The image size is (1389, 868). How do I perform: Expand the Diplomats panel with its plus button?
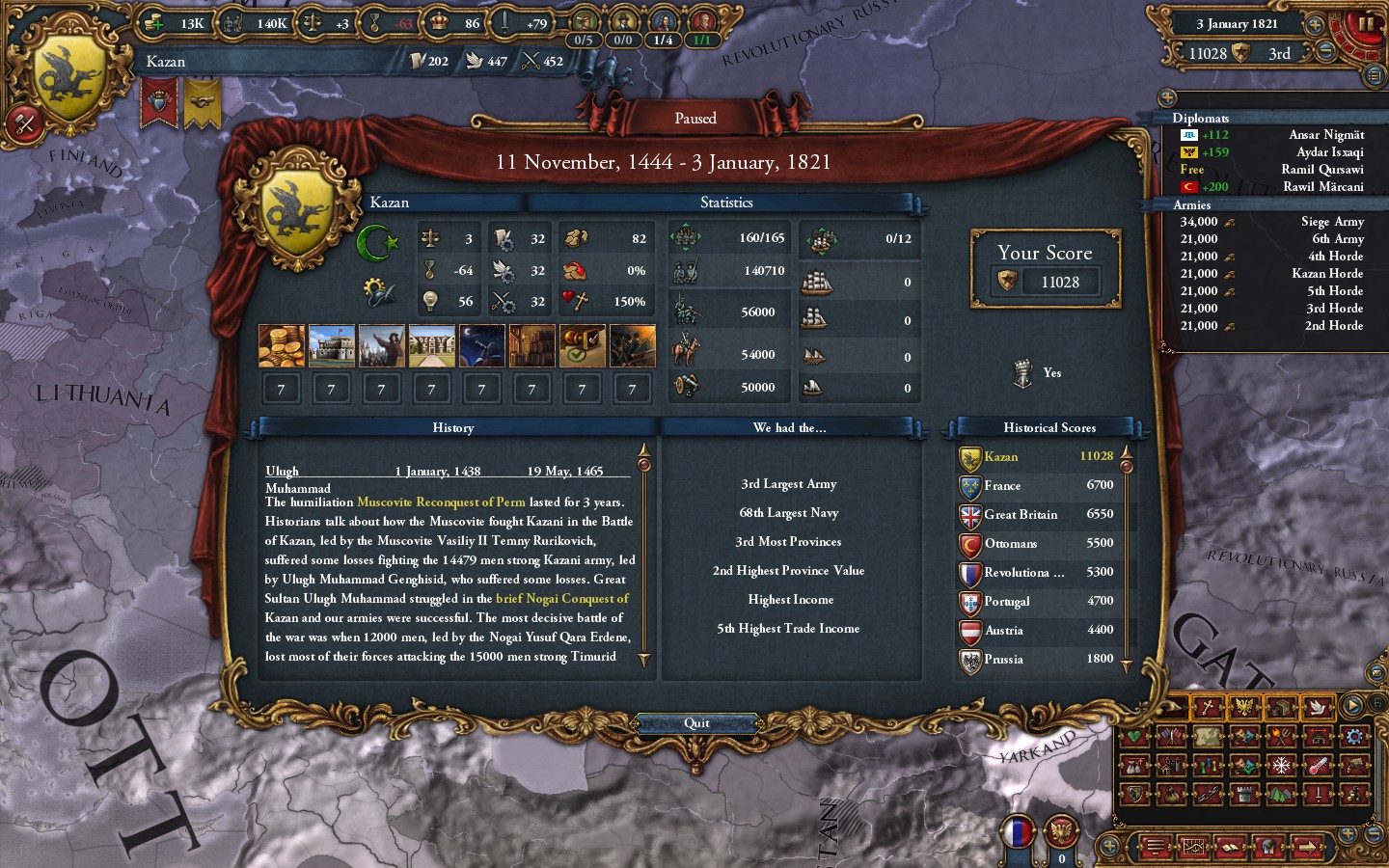1170,96
